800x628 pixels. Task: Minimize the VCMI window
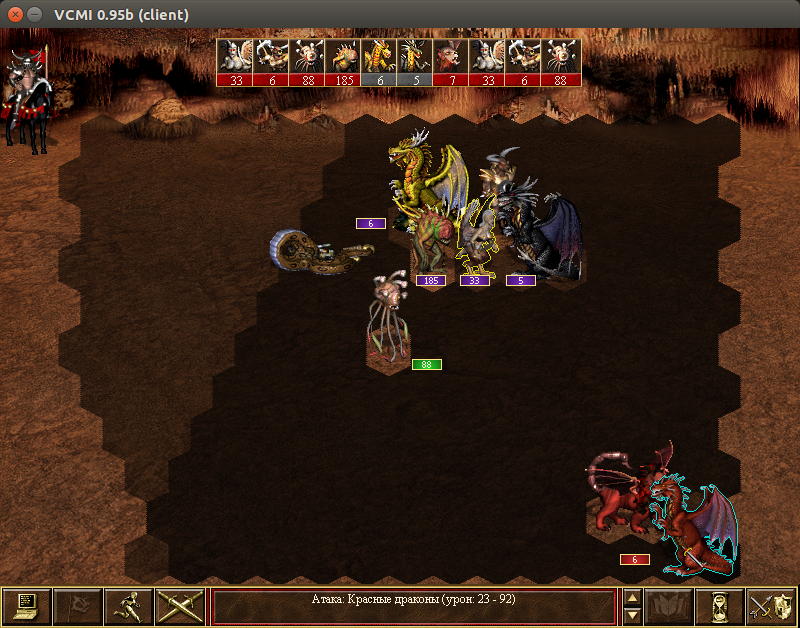click(35, 14)
